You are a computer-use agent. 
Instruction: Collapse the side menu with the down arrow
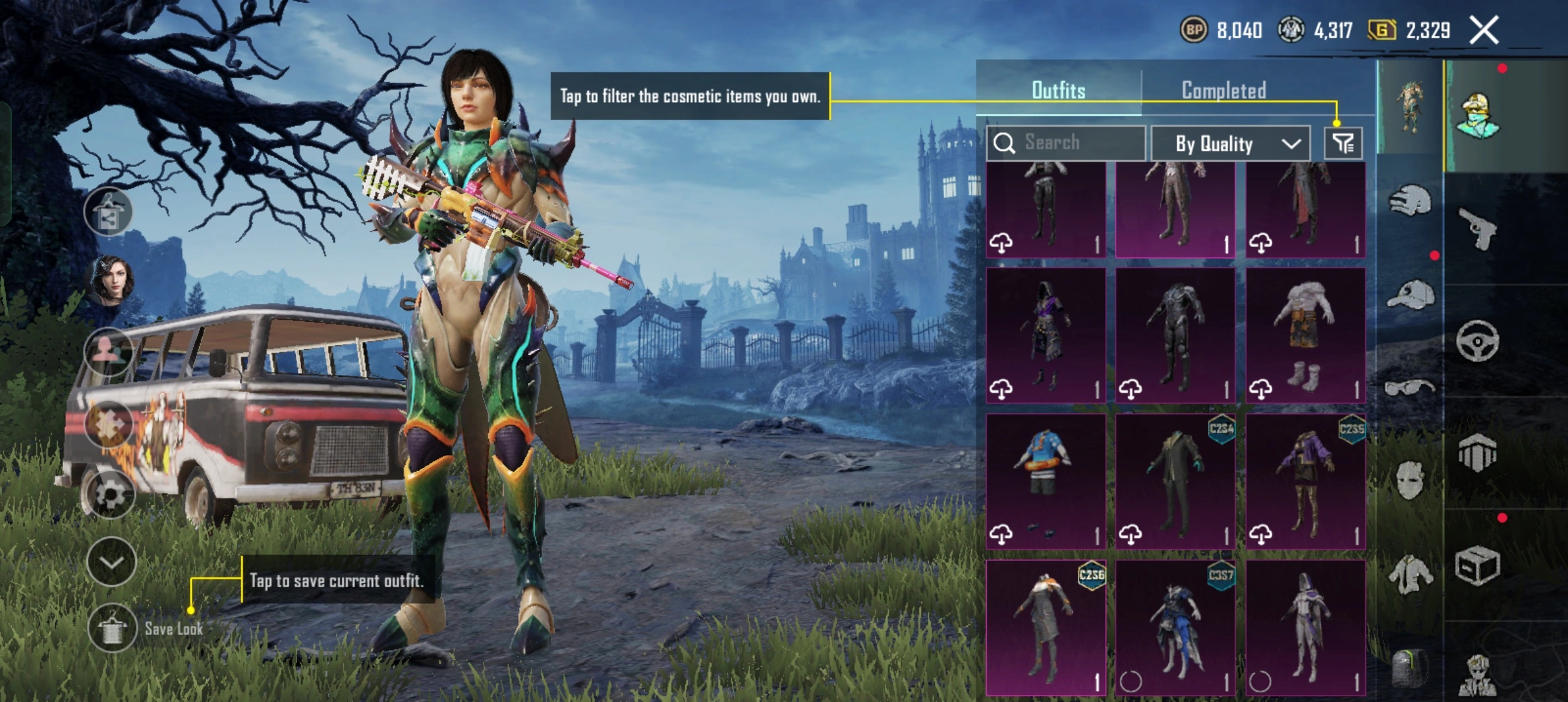coord(111,562)
